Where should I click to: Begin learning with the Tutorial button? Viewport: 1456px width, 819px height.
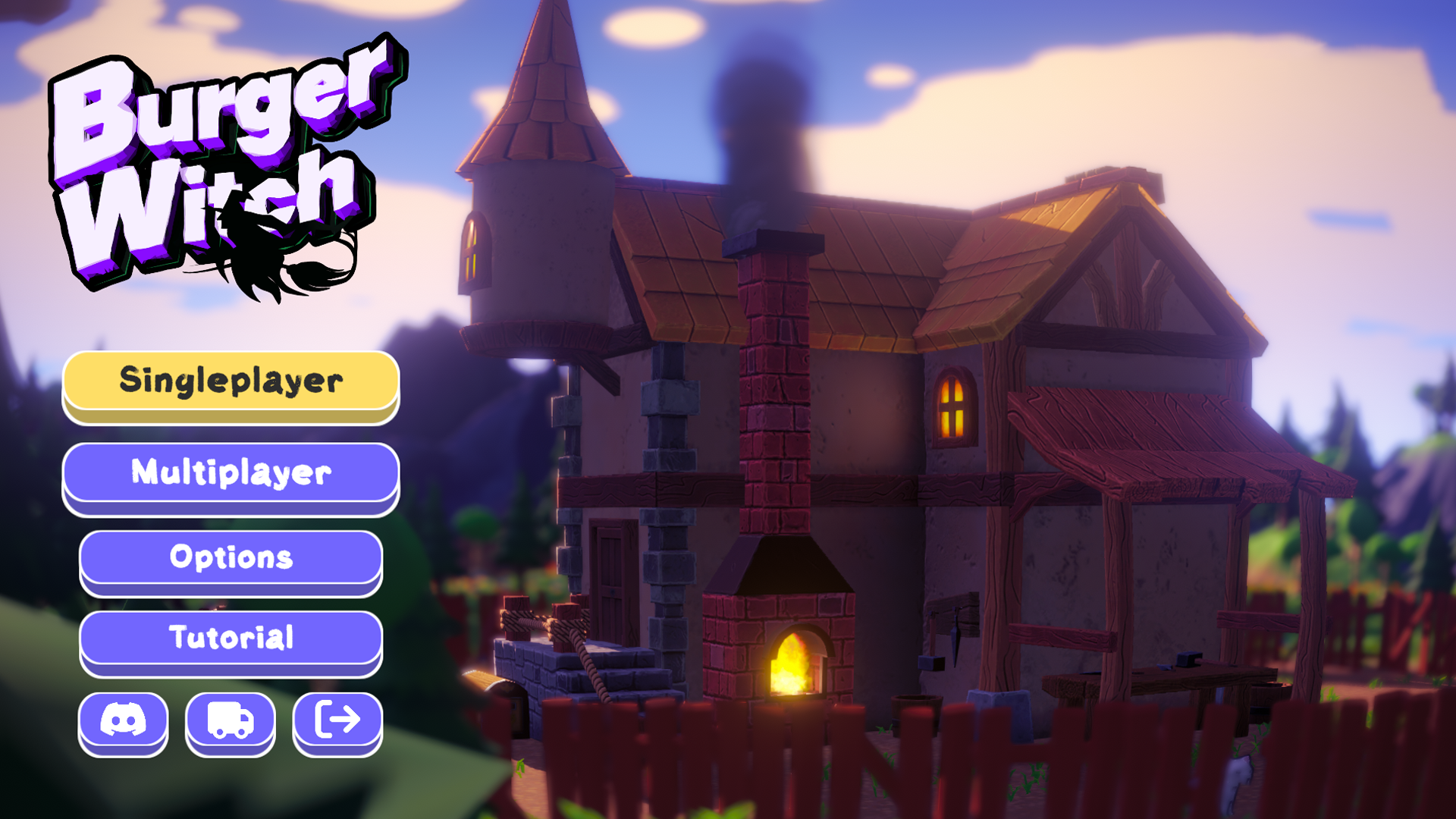(231, 638)
